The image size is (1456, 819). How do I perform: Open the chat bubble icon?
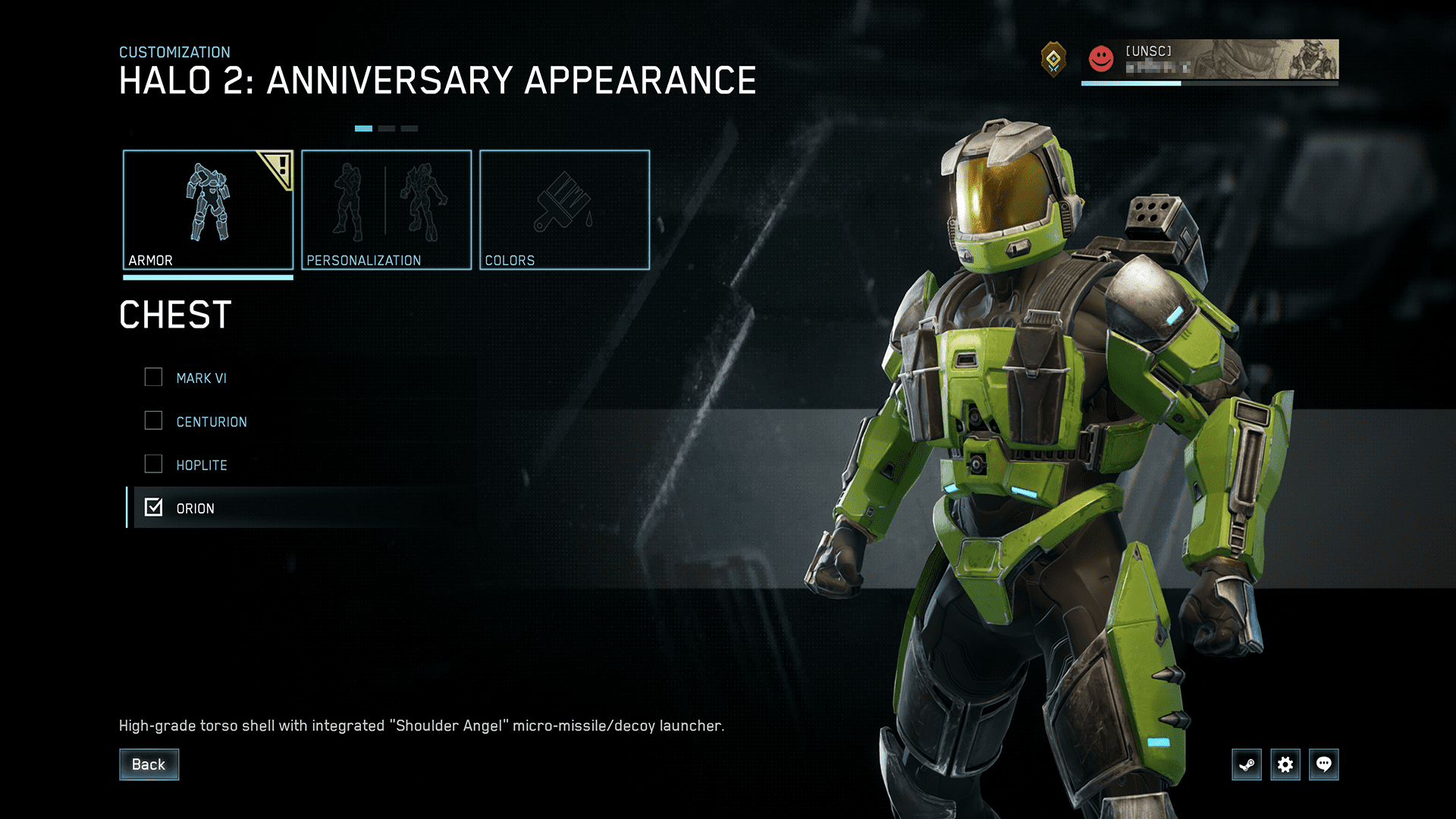1325,764
